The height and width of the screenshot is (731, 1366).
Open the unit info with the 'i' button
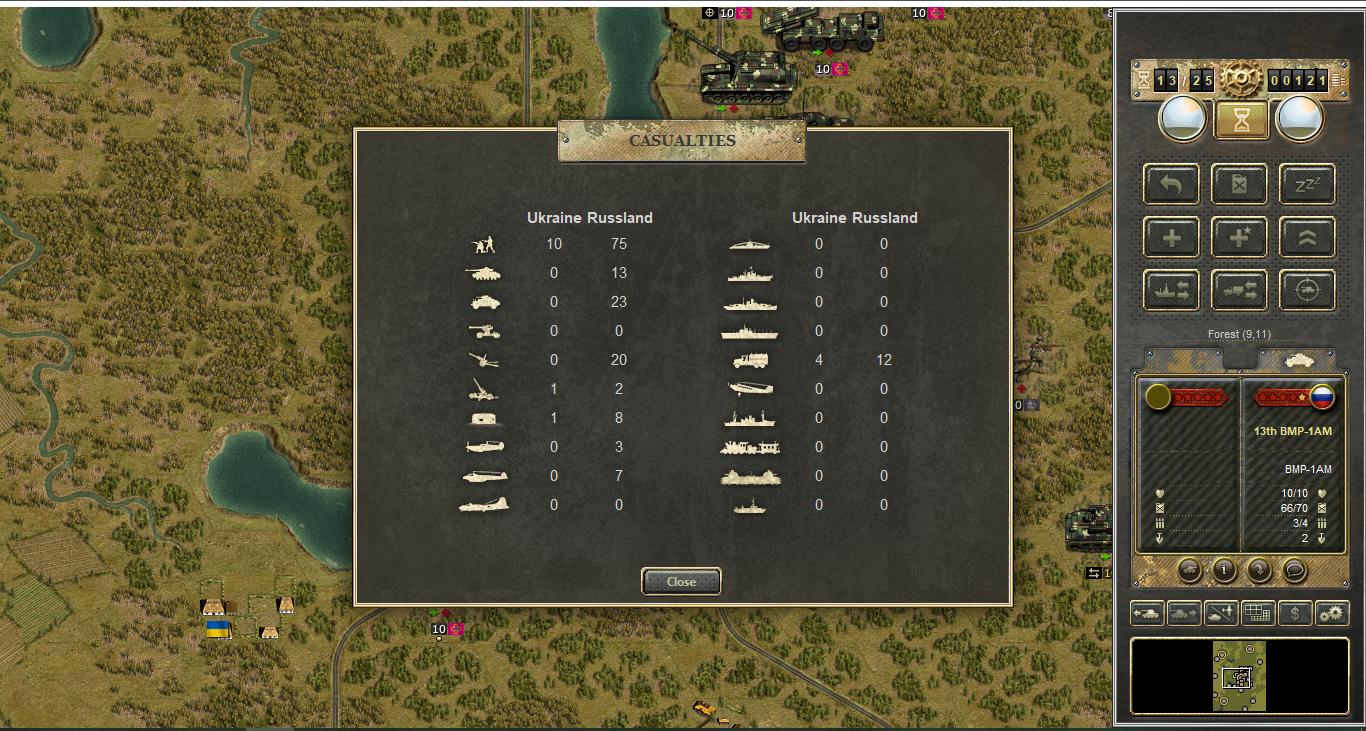(1224, 569)
